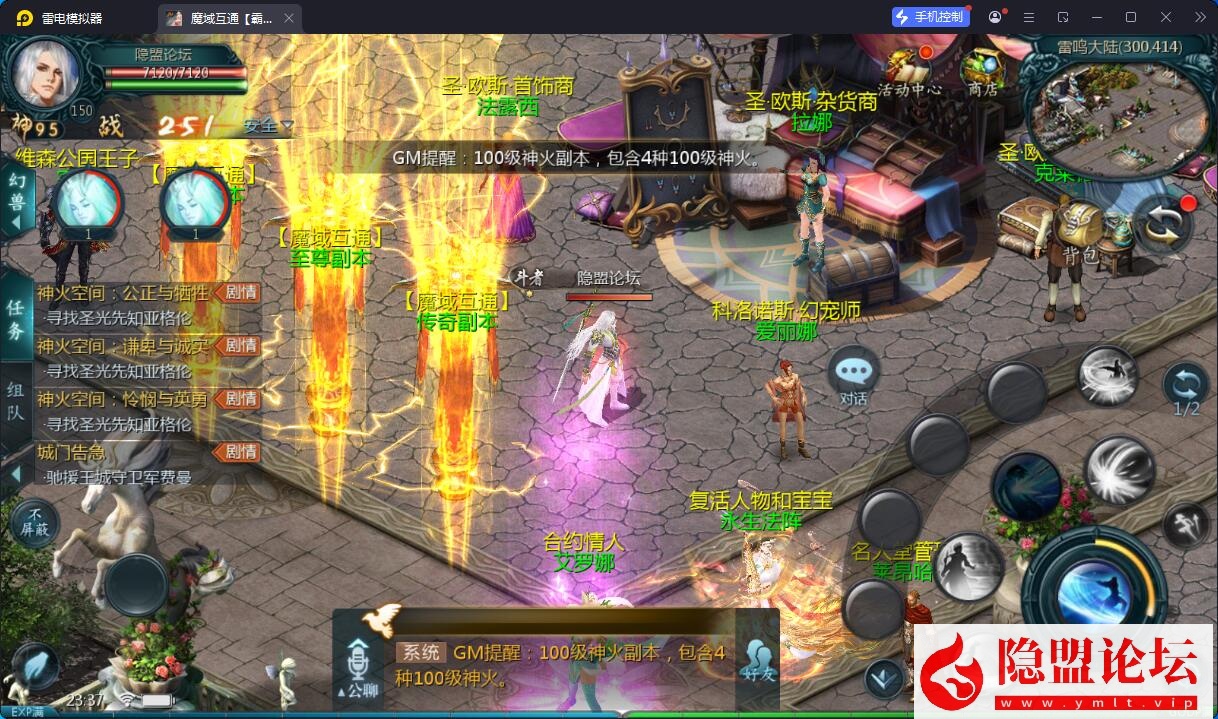Open the 幻兽 pet tab
The image size is (1218, 719).
(16, 201)
